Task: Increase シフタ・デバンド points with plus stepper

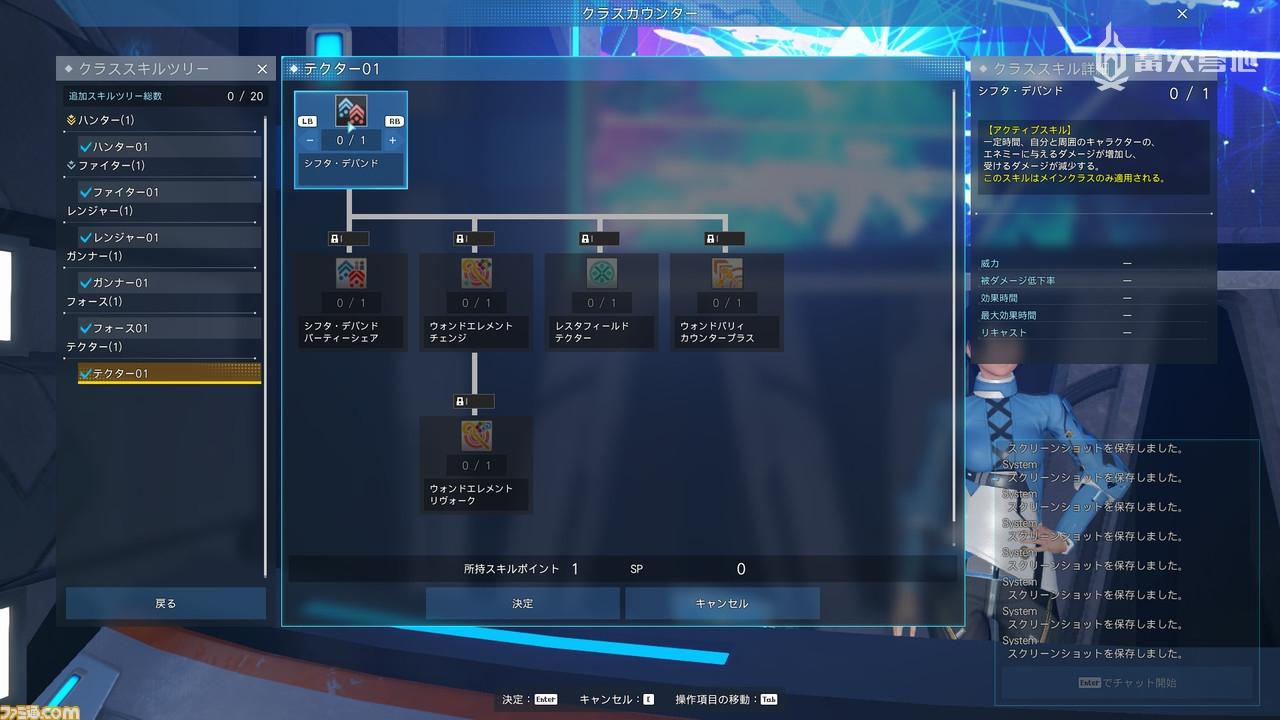Action: point(391,140)
